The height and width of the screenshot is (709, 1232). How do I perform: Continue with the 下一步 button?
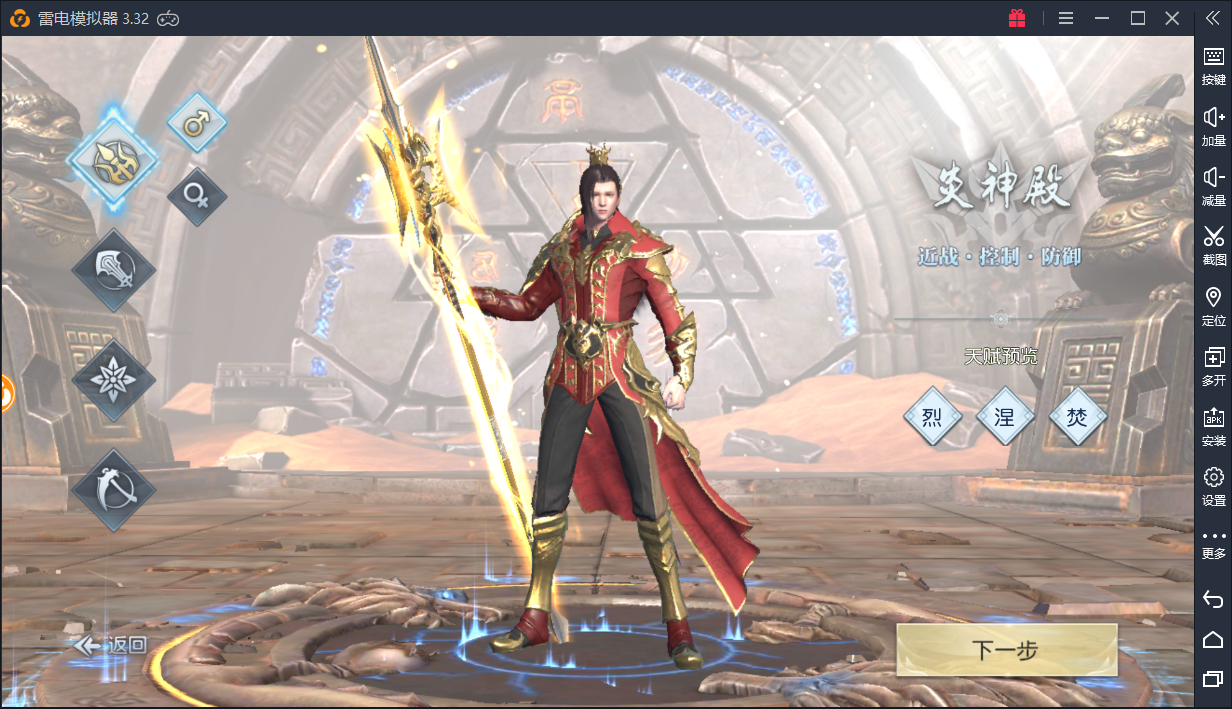click(1006, 650)
